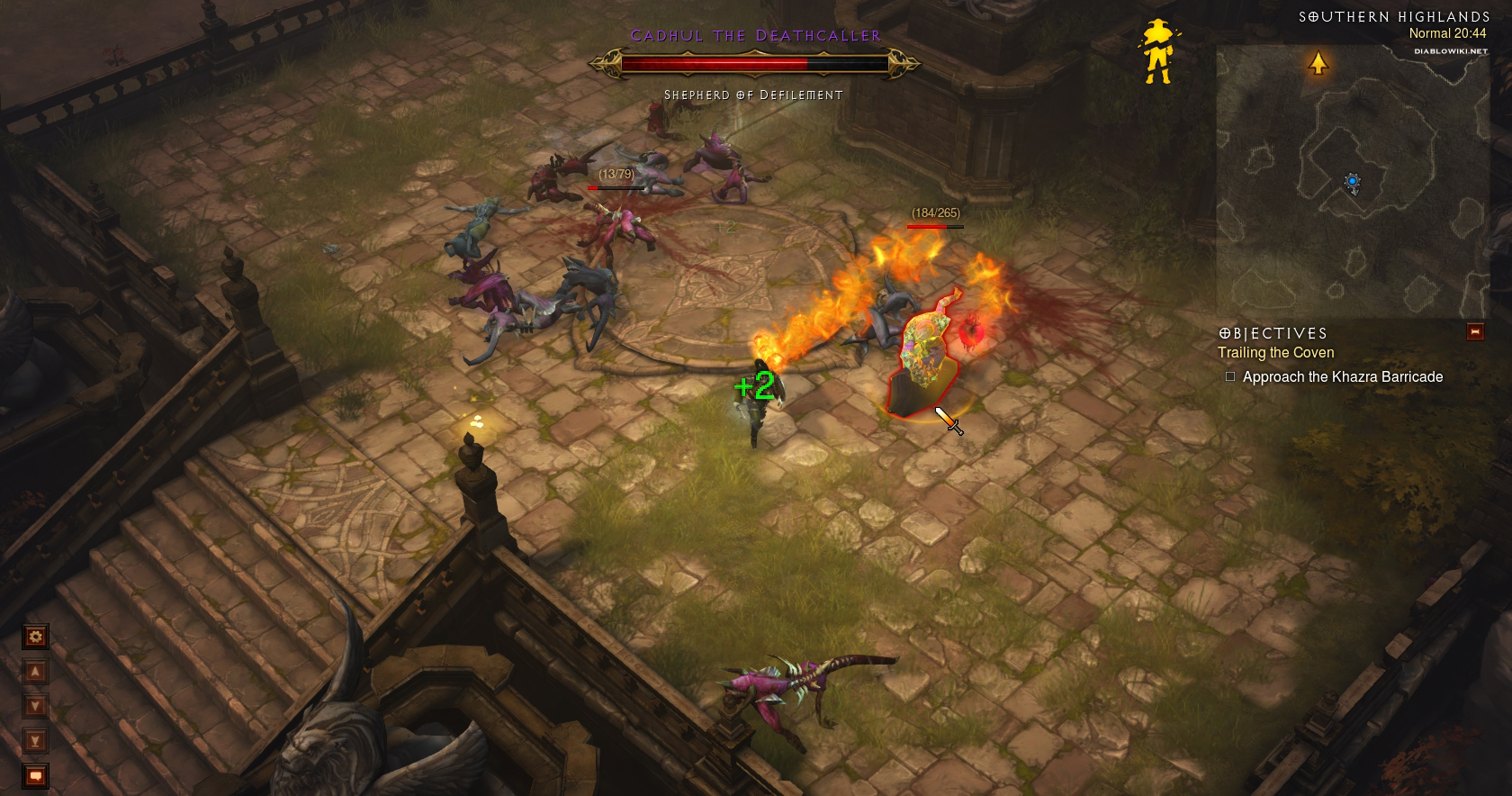Screen dimensions: 1512x796
Task: Click the chat up-arrow button
Action: [x=35, y=672]
